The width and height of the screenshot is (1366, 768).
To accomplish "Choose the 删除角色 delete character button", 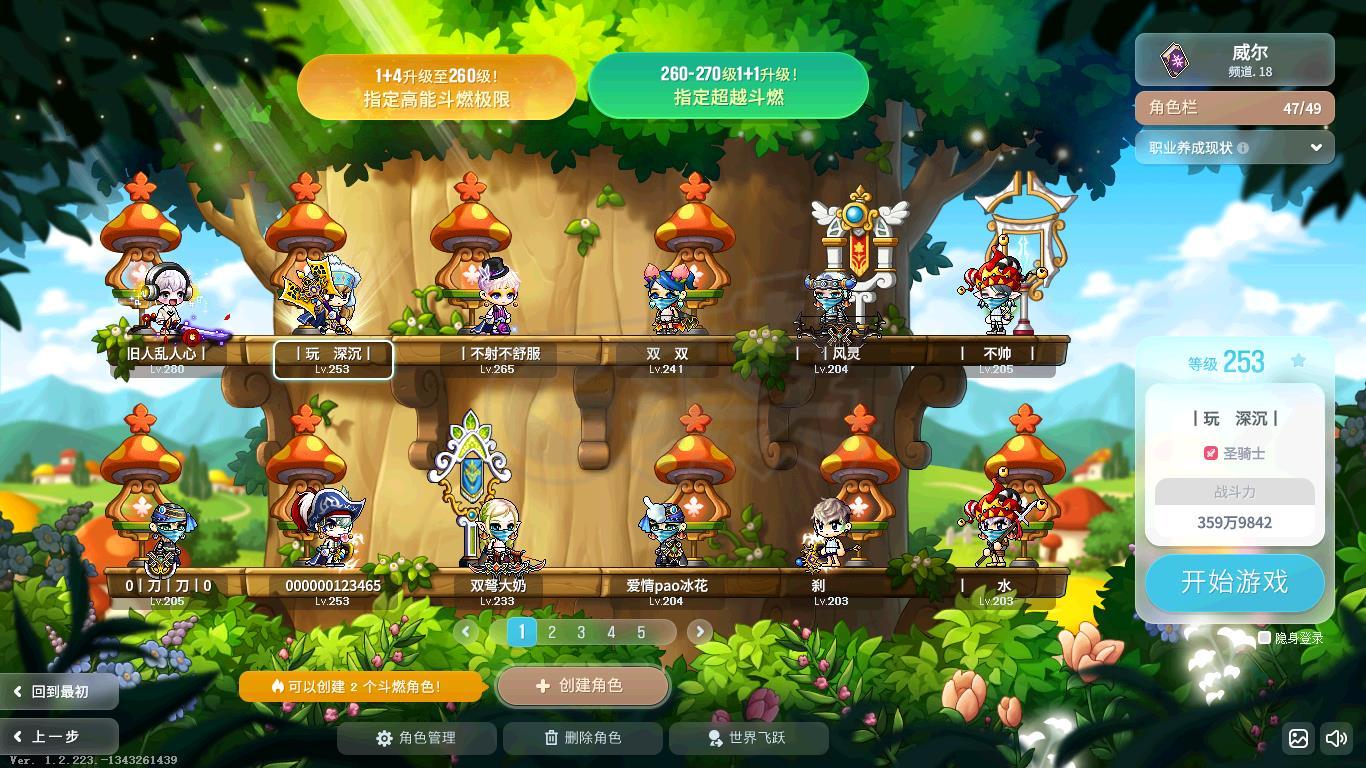I will (582, 738).
